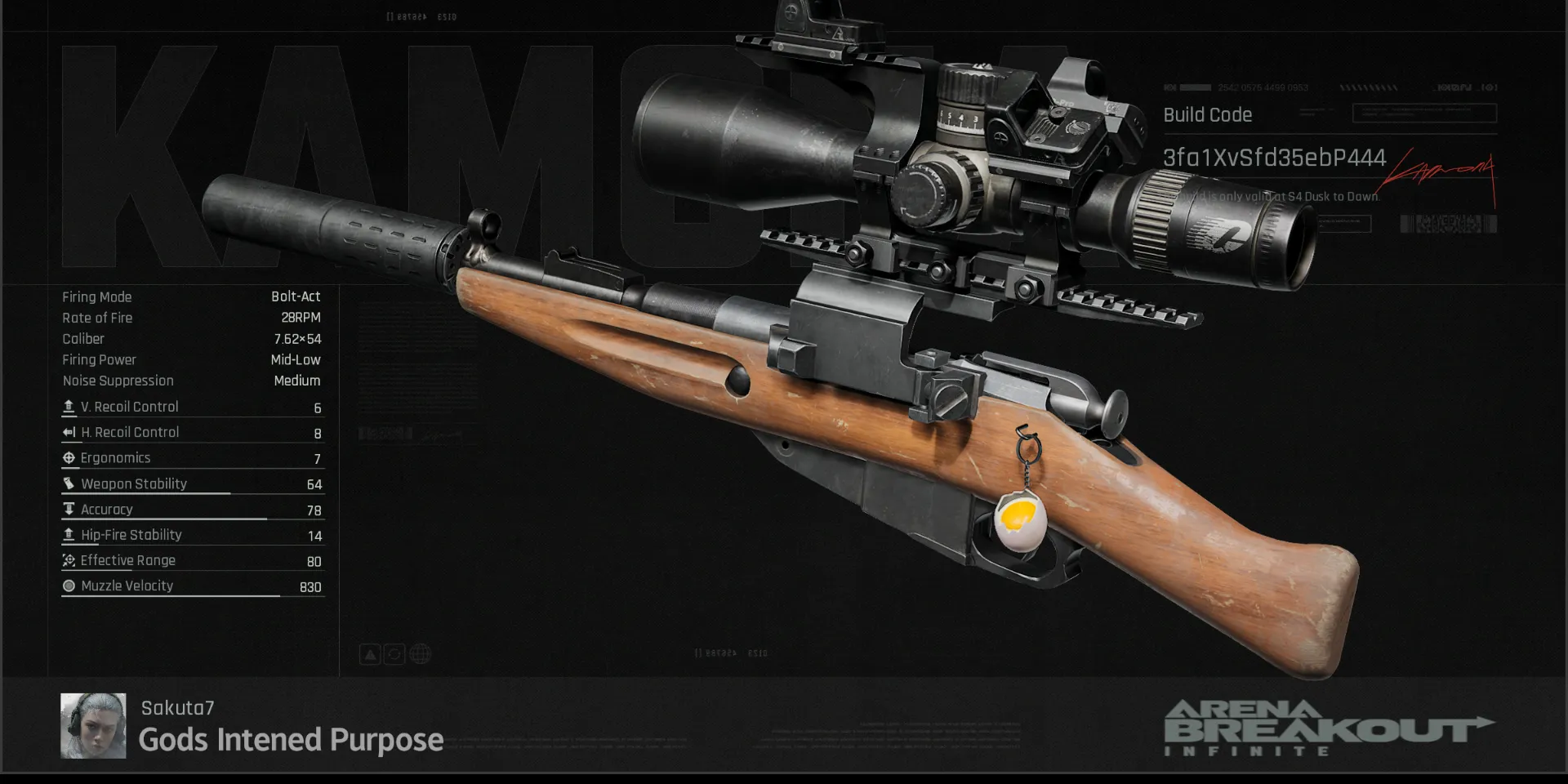Select the Muzzle Velocity circle icon

point(69,586)
